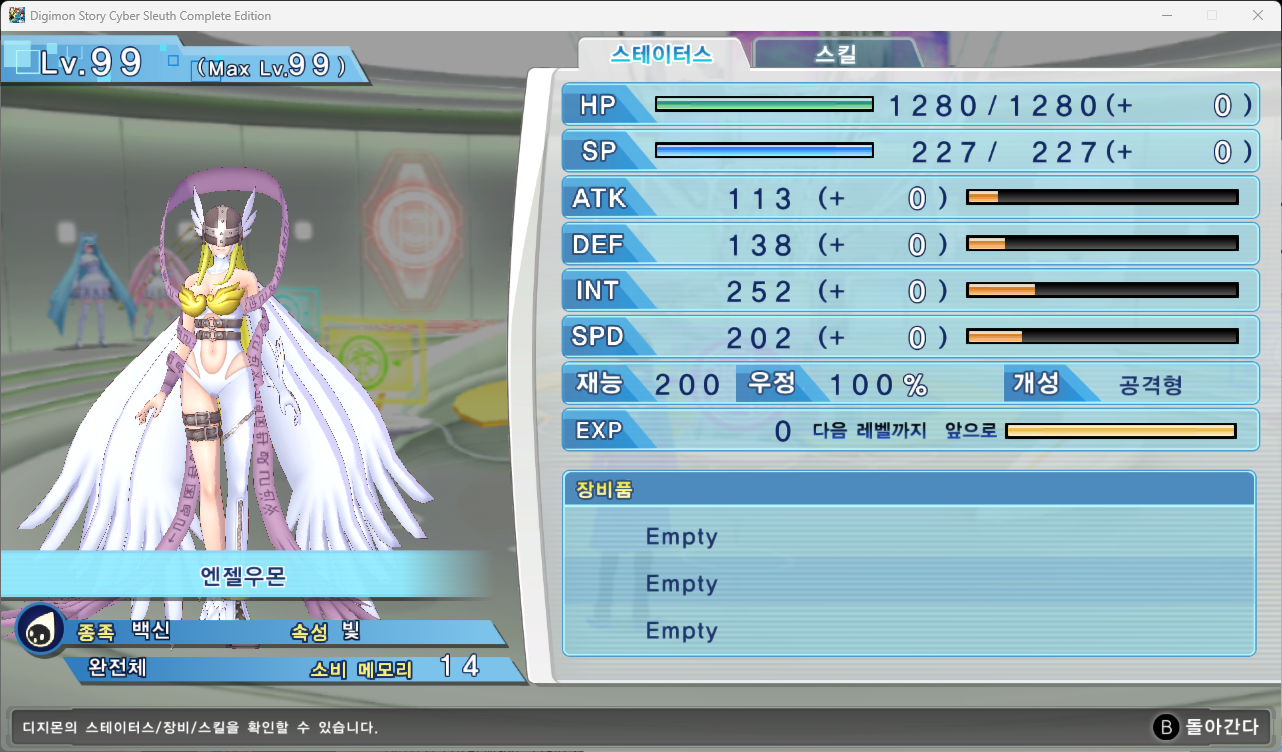Select the 스테이터스 tab

[x=662, y=54]
